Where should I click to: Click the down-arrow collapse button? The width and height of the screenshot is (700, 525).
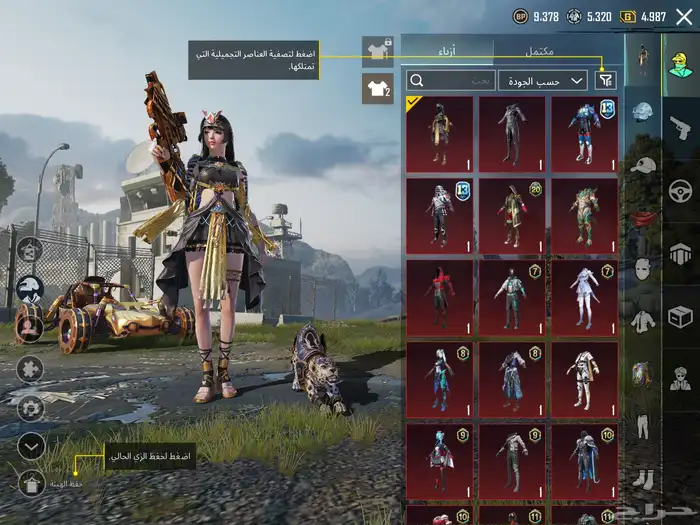31,446
